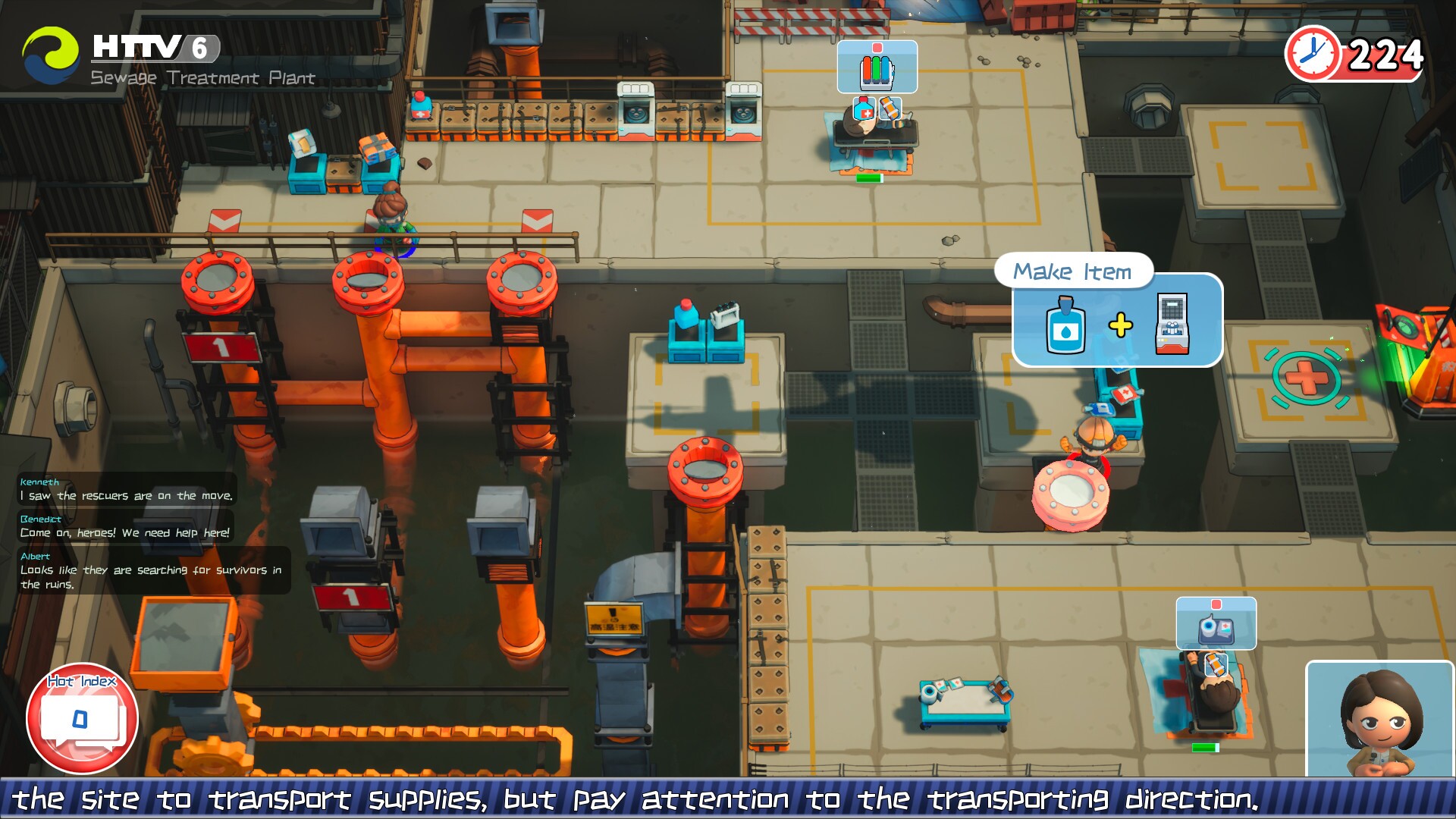This screenshot has width=1456, height=819.
Task: Click the green progress bar under the patient's stretcher
Action: click(869, 177)
